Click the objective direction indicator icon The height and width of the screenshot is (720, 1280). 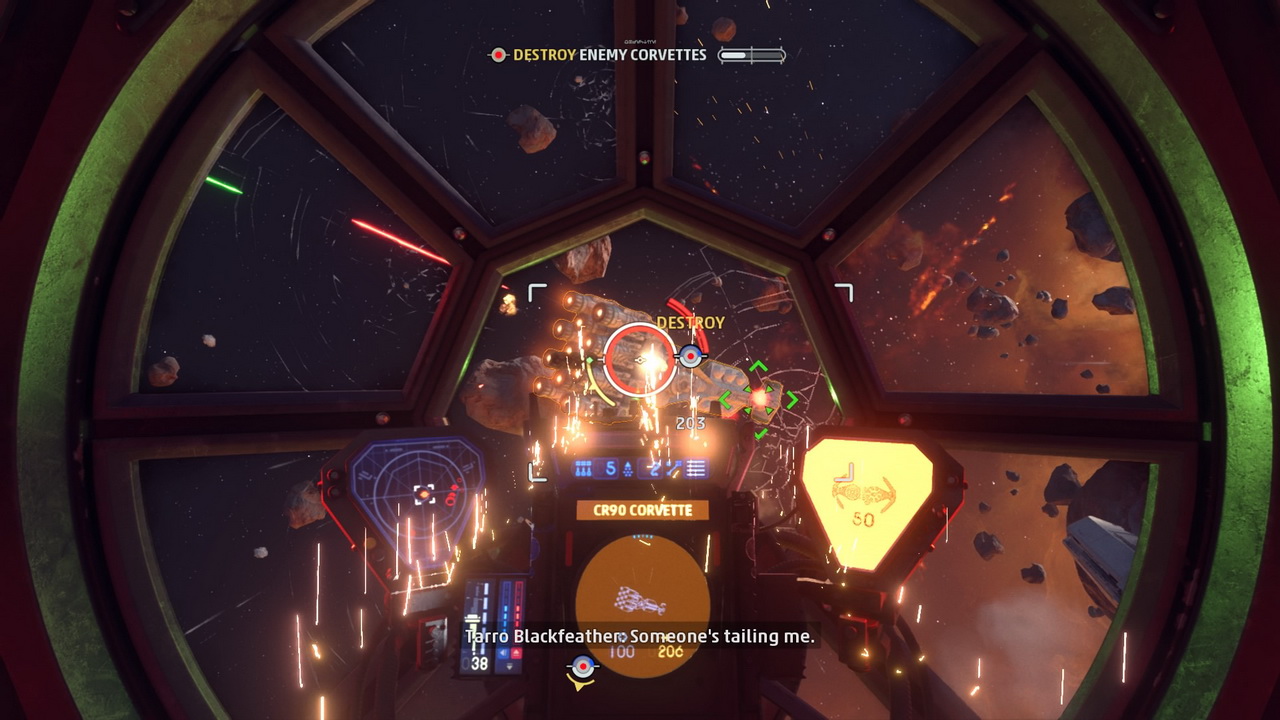(582, 670)
